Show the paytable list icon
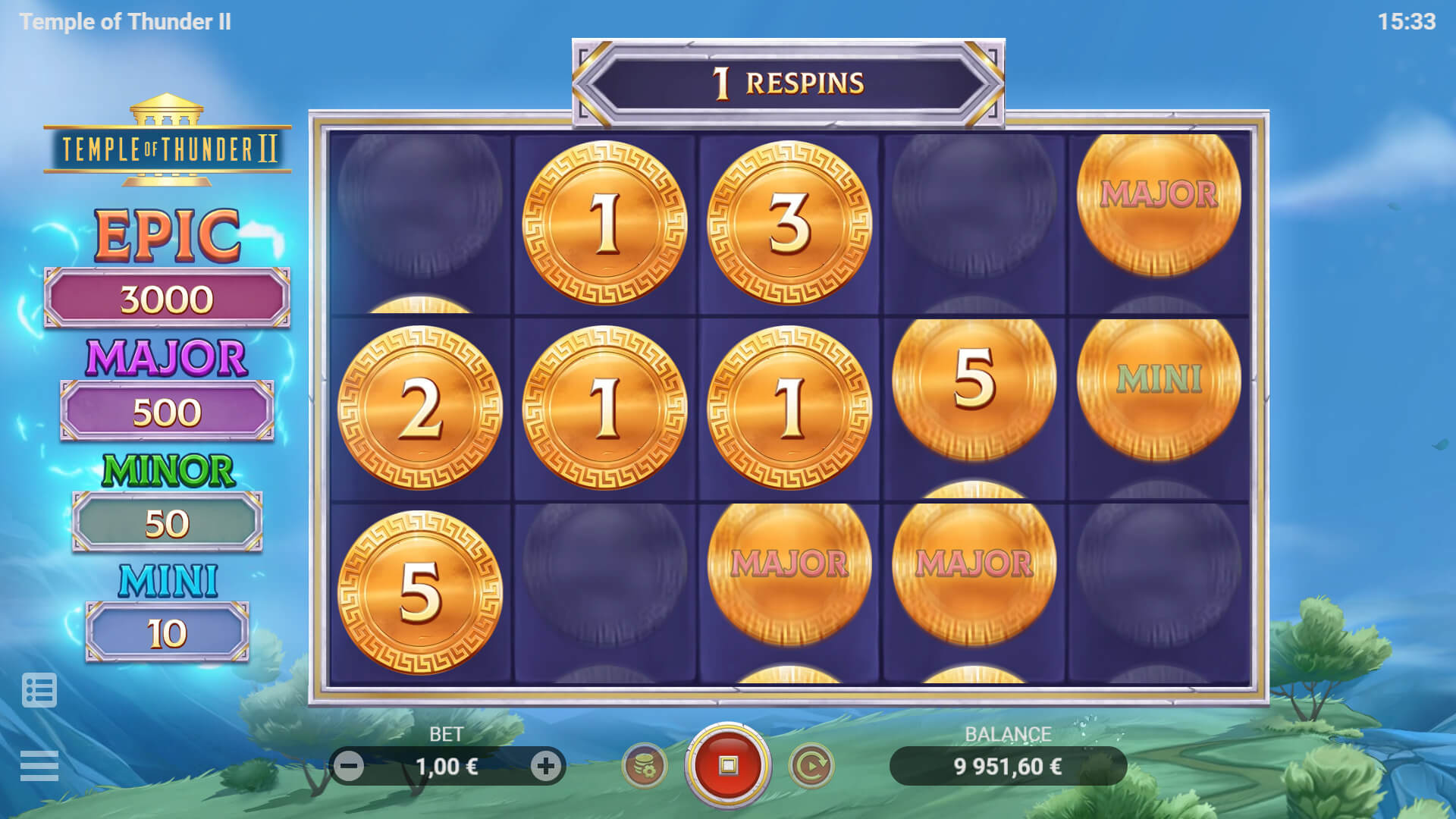 pyautogui.click(x=39, y=690)
